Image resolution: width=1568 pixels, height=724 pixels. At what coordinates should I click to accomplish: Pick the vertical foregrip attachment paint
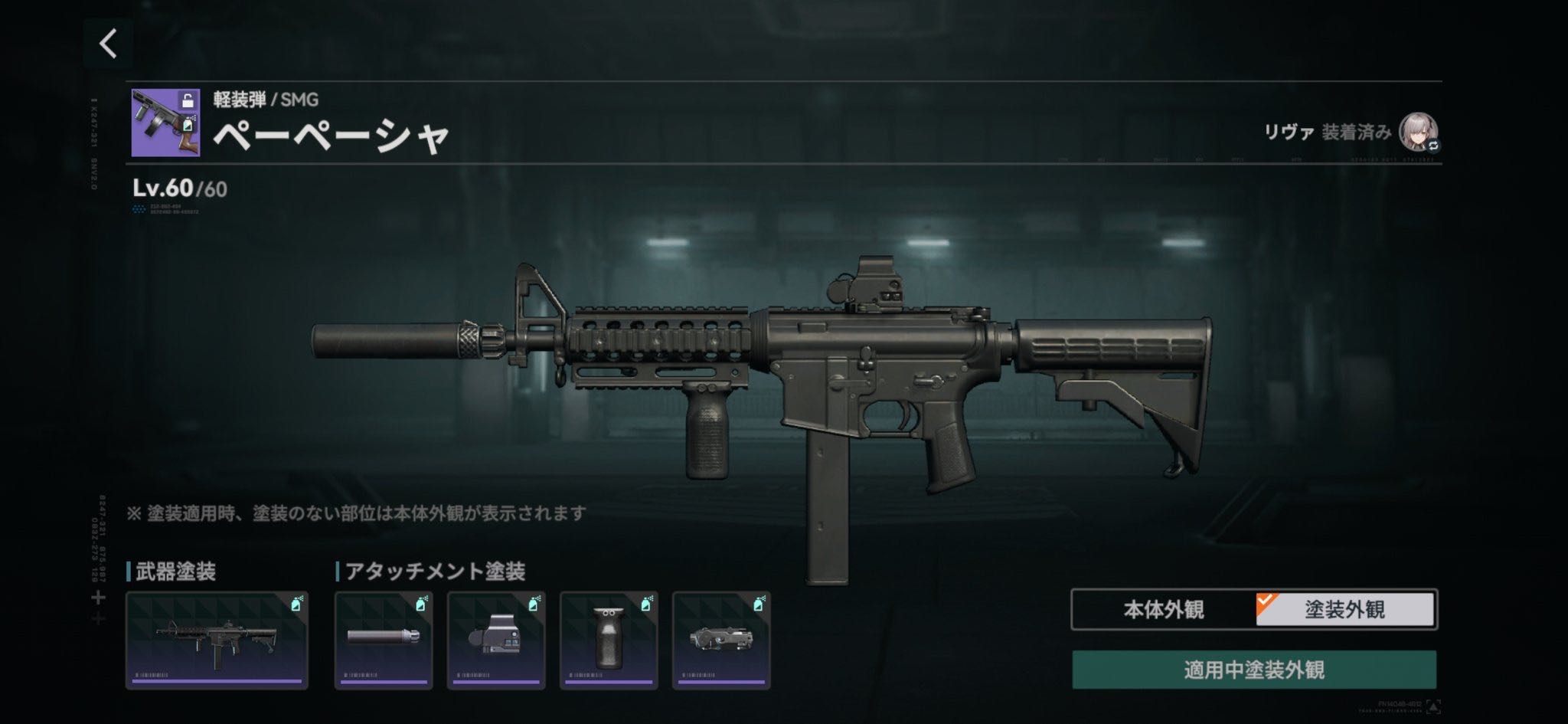609,640
